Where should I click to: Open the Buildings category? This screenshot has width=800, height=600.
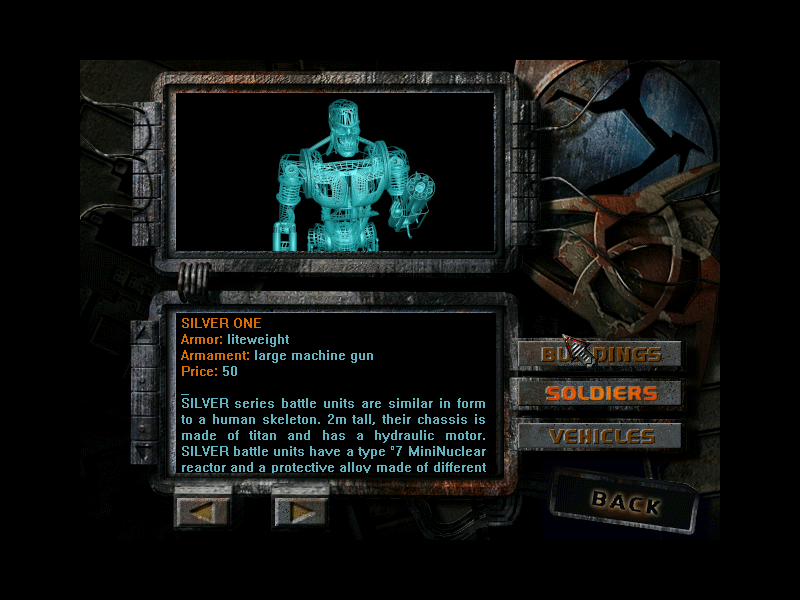pos(600,355)
